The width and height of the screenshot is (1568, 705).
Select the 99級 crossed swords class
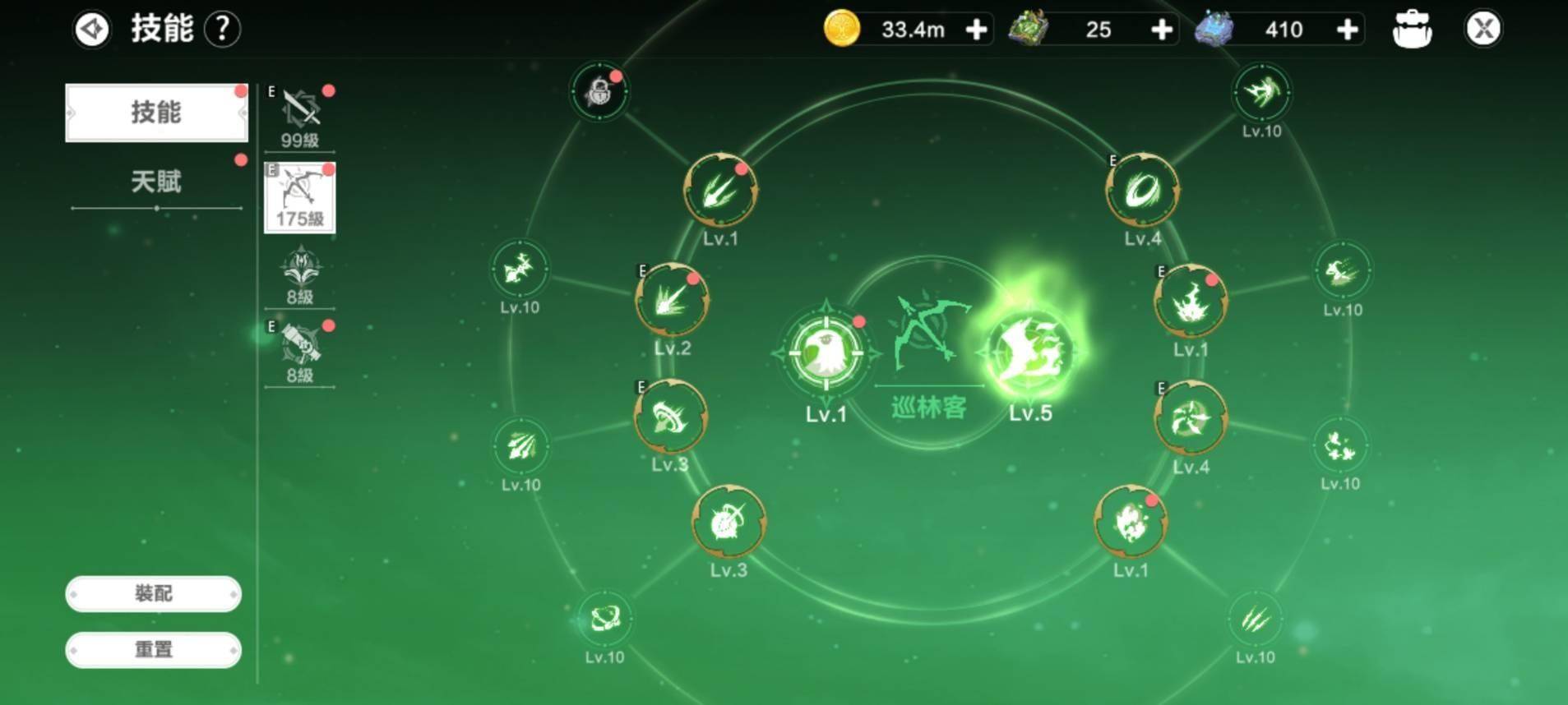(x=299, y=117)
